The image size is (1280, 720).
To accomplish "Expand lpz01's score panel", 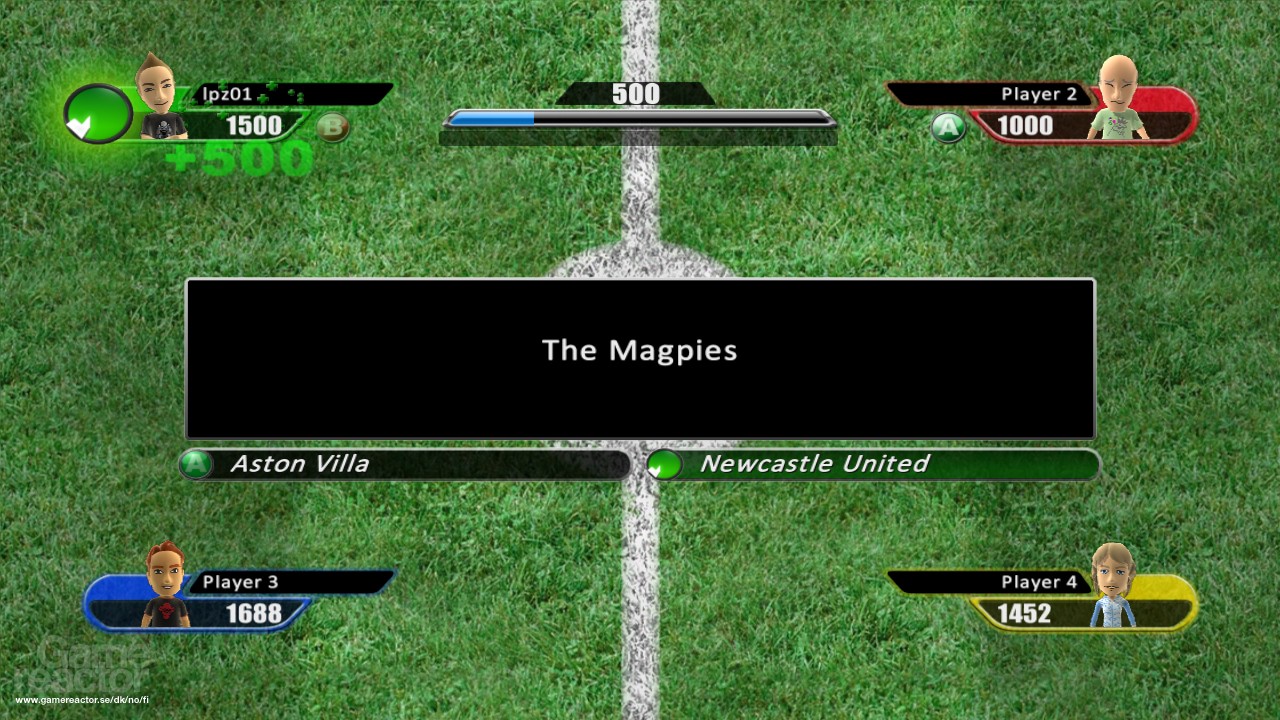I will [x=250, y=126].
